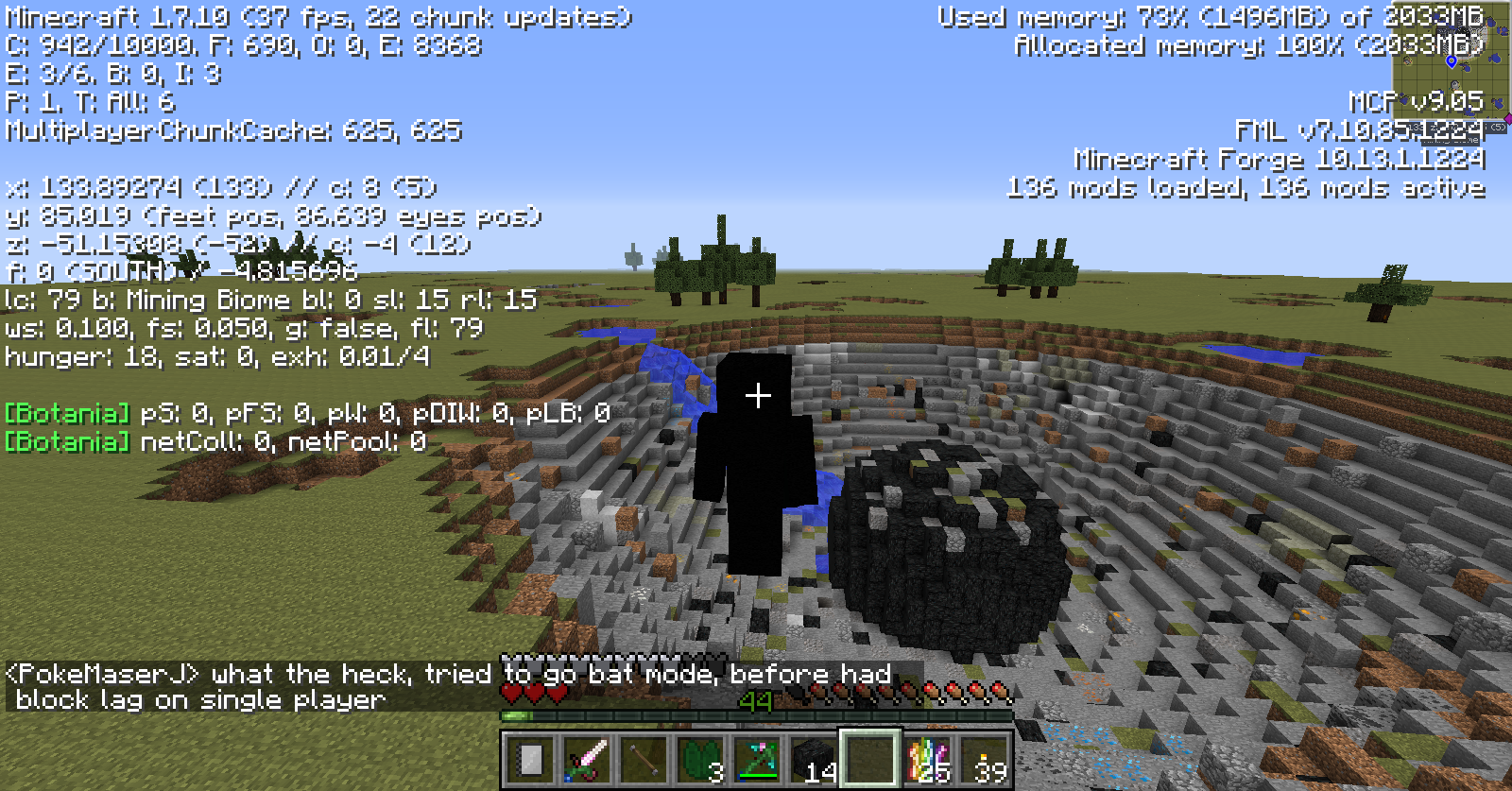Select the green leaves stack of 3

point(700,759)
